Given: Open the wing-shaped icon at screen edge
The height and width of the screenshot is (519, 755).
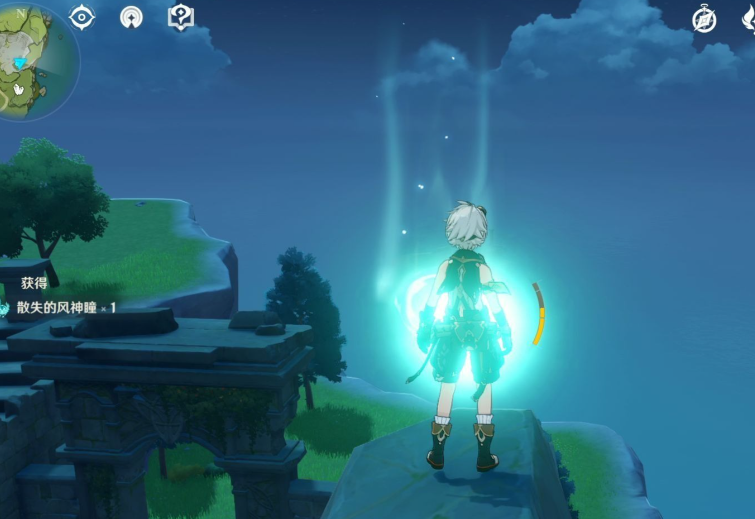Looking at the screenshot, I should click(748, 19).
